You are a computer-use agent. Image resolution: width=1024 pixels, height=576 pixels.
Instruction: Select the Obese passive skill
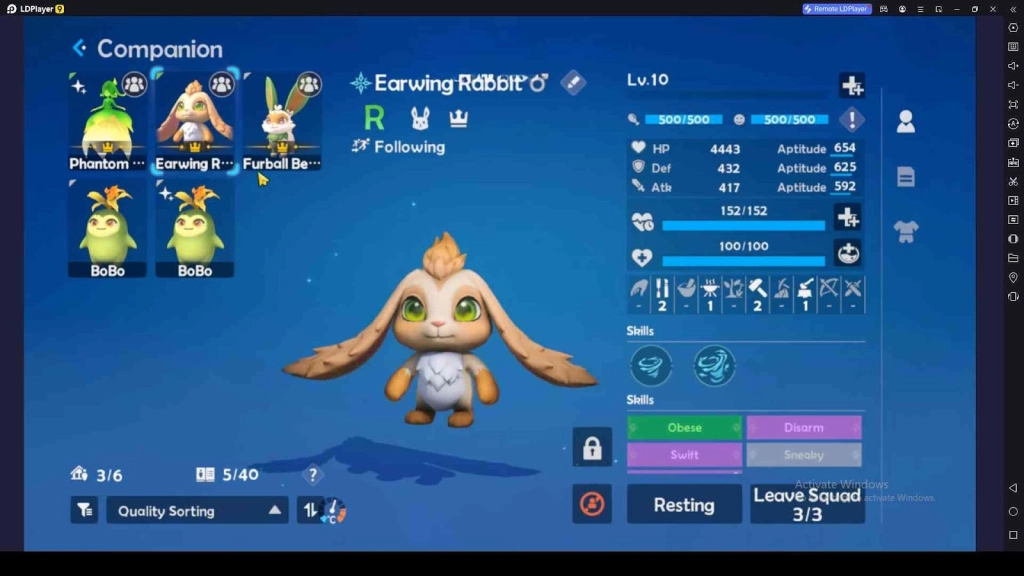[x=685, y=428]
